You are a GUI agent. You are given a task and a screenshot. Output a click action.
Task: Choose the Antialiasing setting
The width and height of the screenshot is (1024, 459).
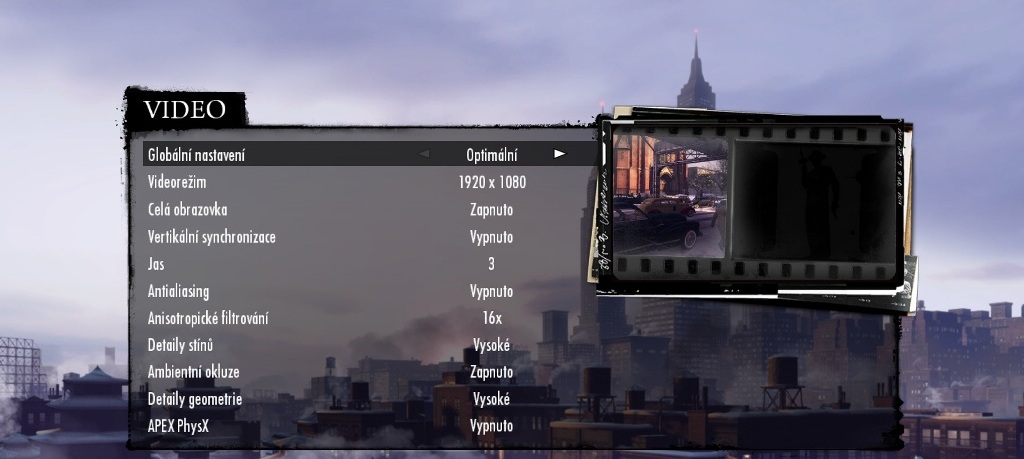180,291
